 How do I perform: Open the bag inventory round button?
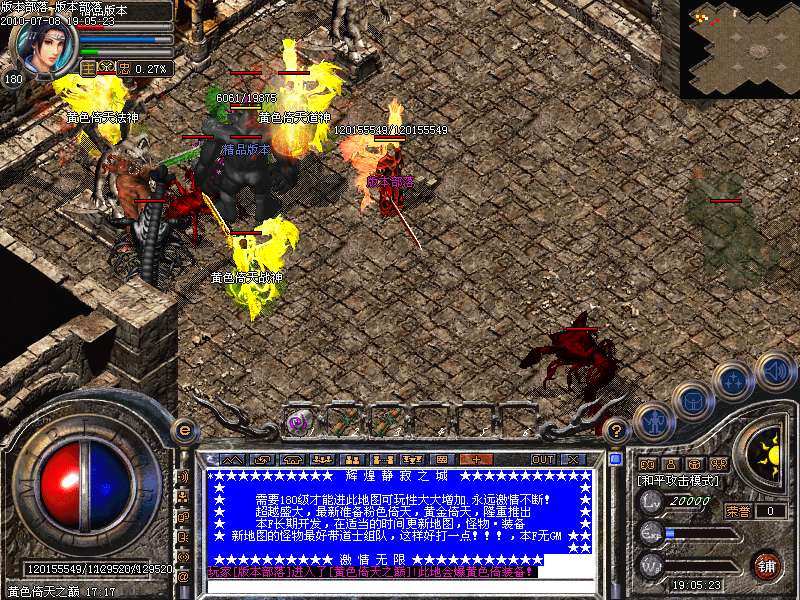click(x=691, y=400)
